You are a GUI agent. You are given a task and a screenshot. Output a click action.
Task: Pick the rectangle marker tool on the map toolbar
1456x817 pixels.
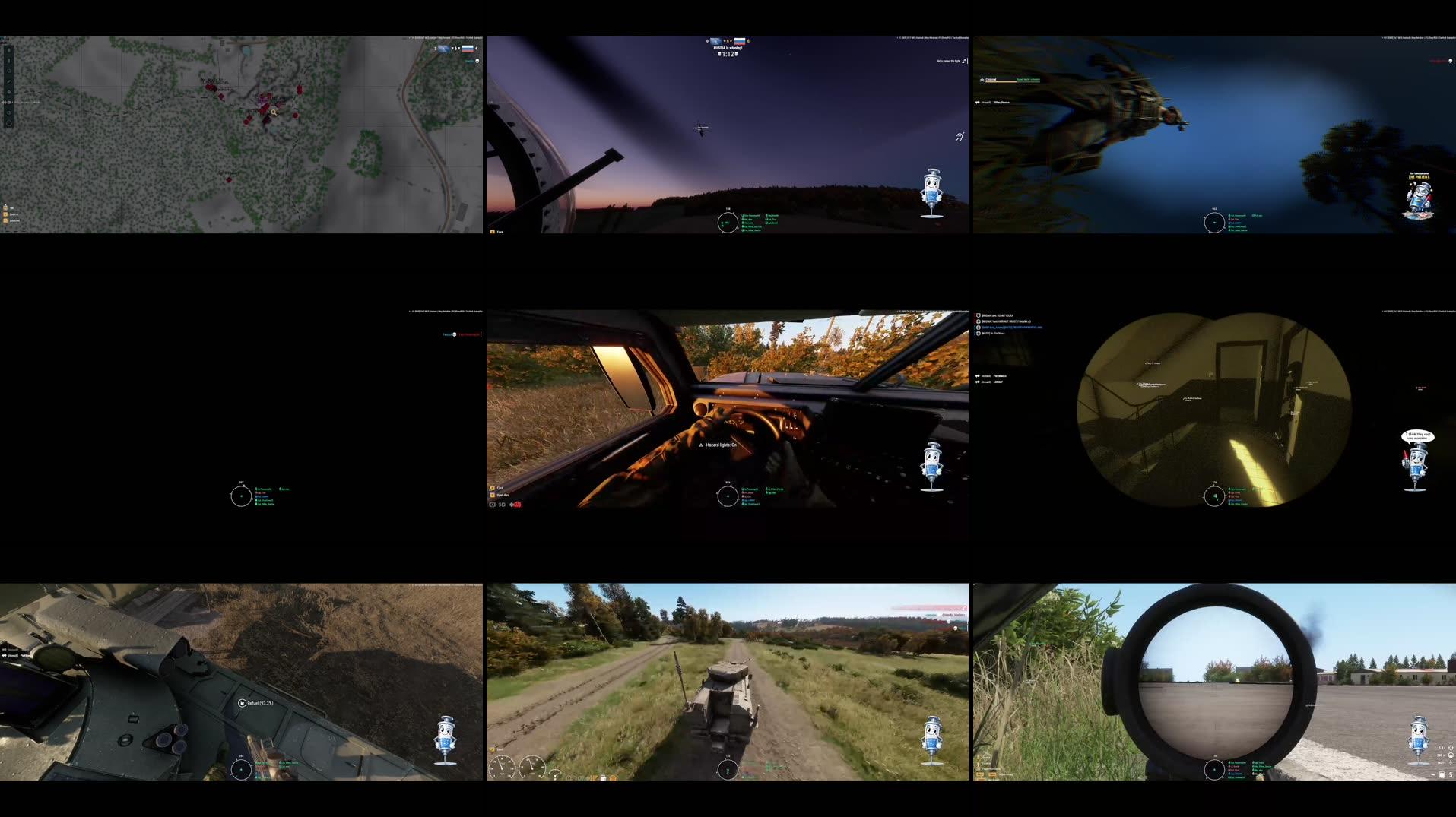click(x=9, y=70)
